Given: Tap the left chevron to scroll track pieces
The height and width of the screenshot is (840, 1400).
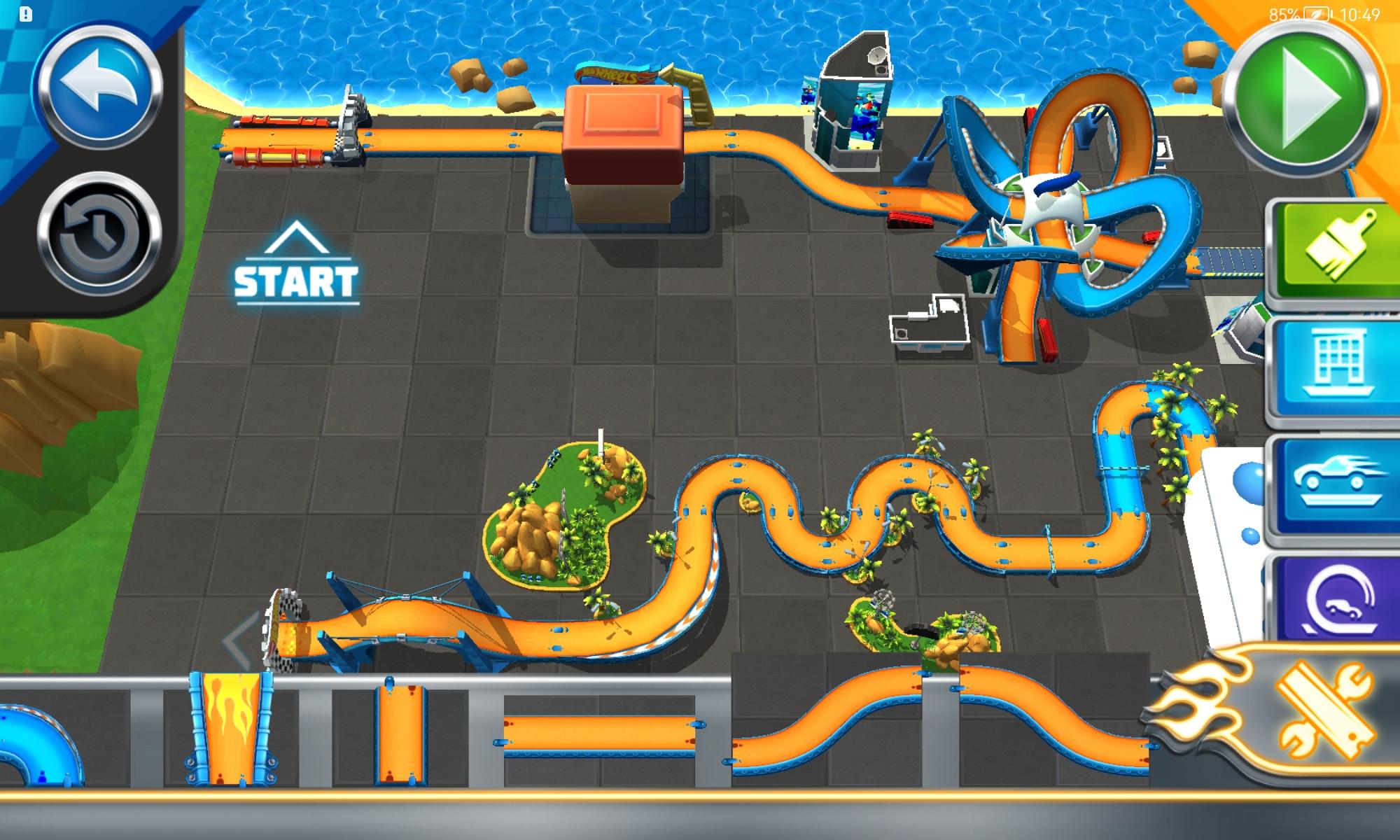Looking at the screenshot, I should point(234,640).
